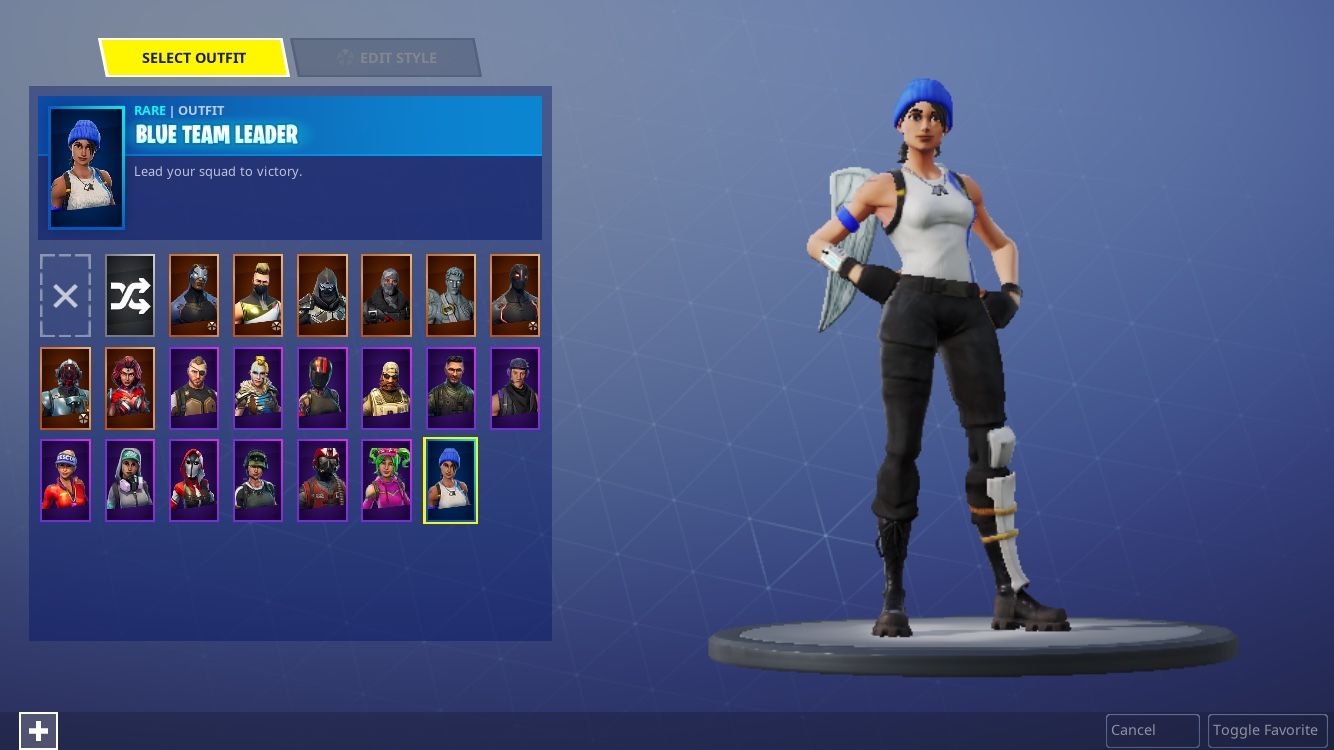Select the astronaut-helmet outfit in second row
Image resolution: width=1334 pixels, height=750 pixels.
click(x=65, y=388)
